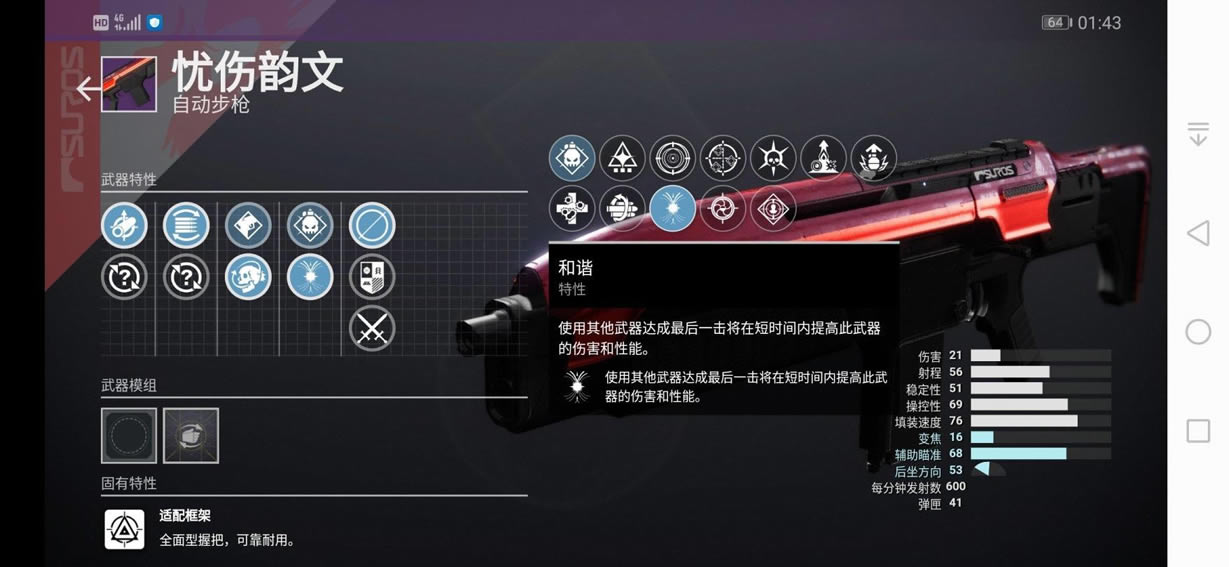Tap the Android home circle button
This screenshot has height=567, width=1229.
pos(1198,332)
